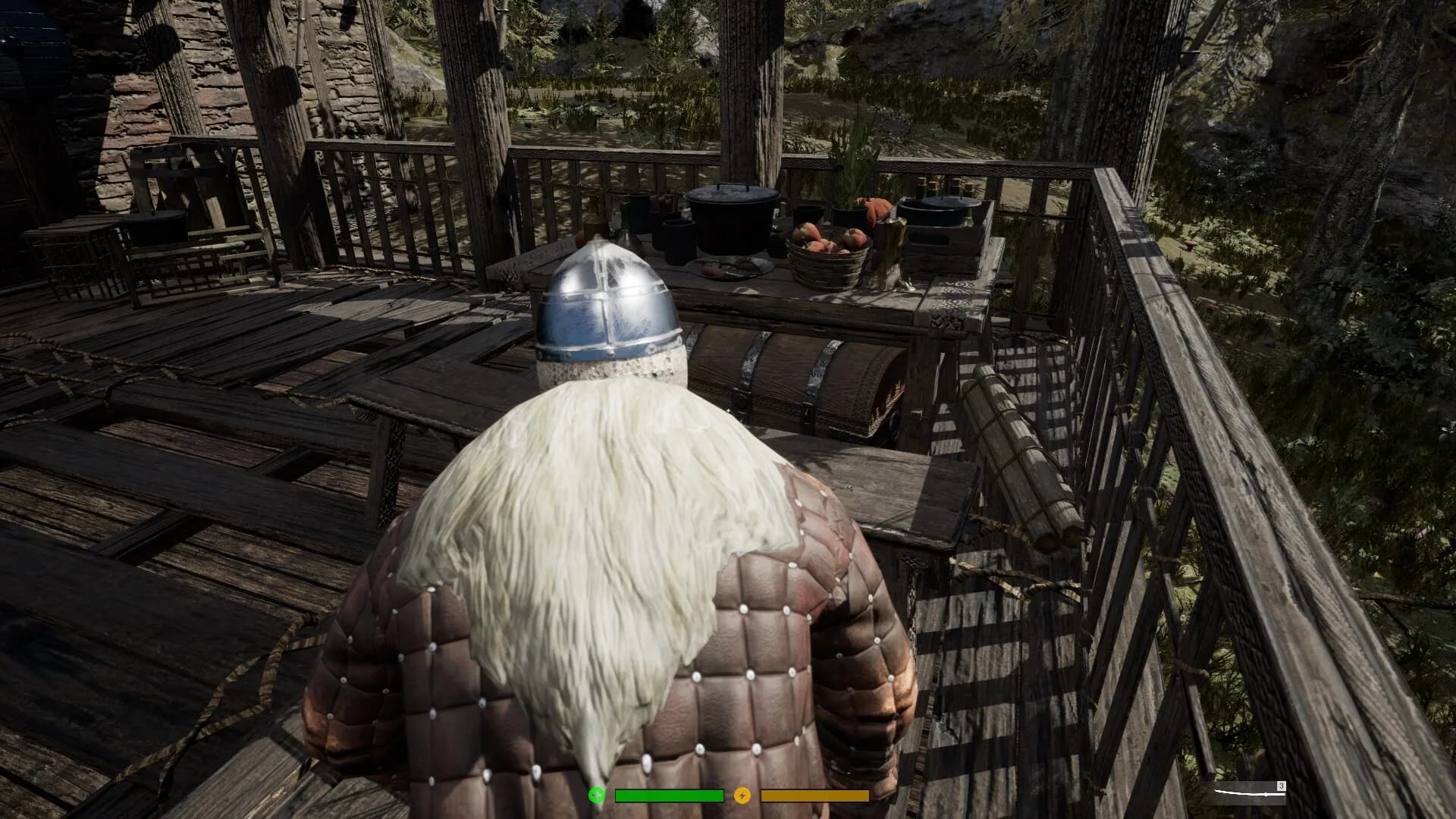Click the green health cross icon

[x=597, y=795]
